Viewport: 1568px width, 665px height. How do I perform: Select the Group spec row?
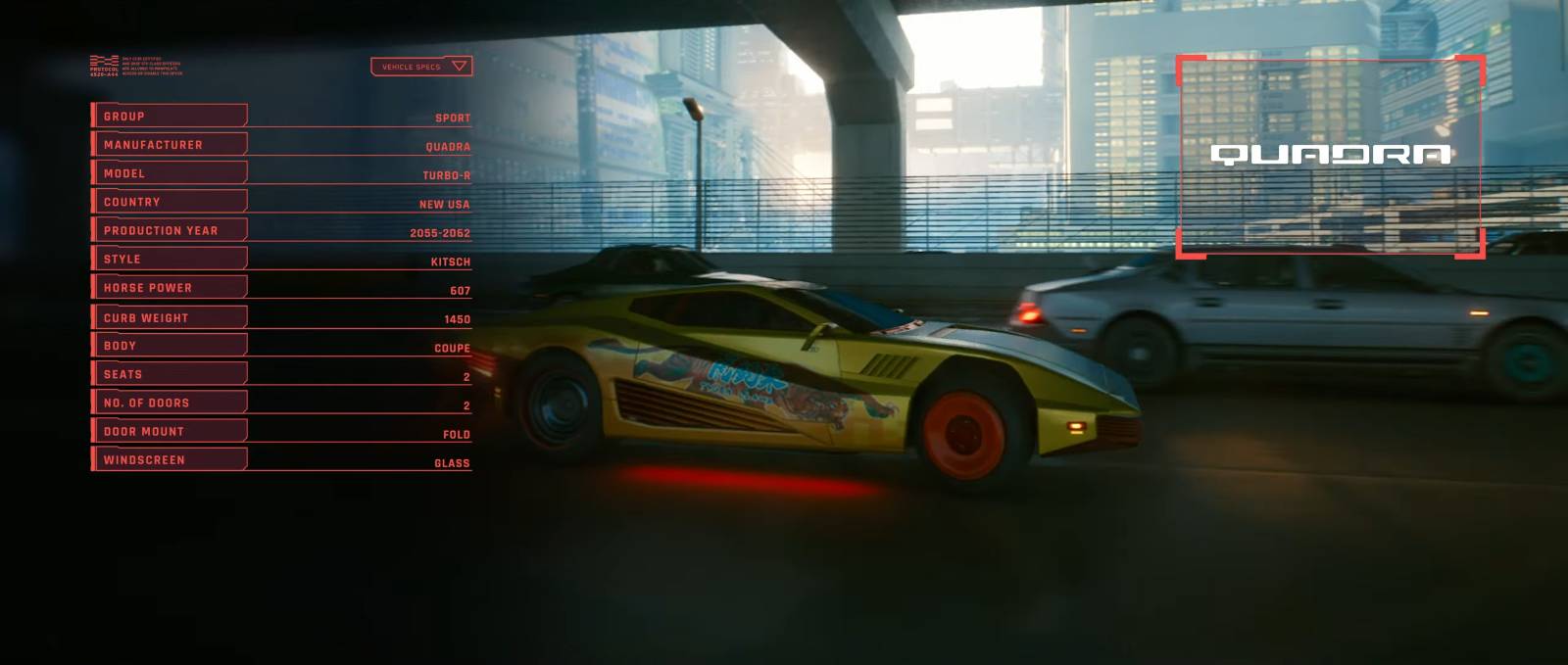click(x=169, y=117)
